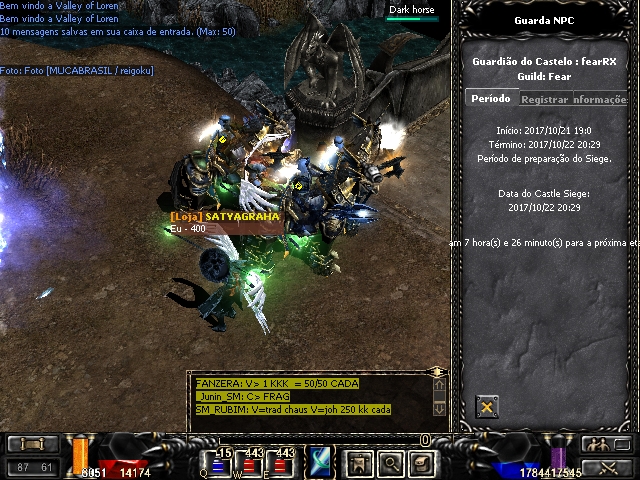Use the blue mana potion in slot Q

coord(221,464)
